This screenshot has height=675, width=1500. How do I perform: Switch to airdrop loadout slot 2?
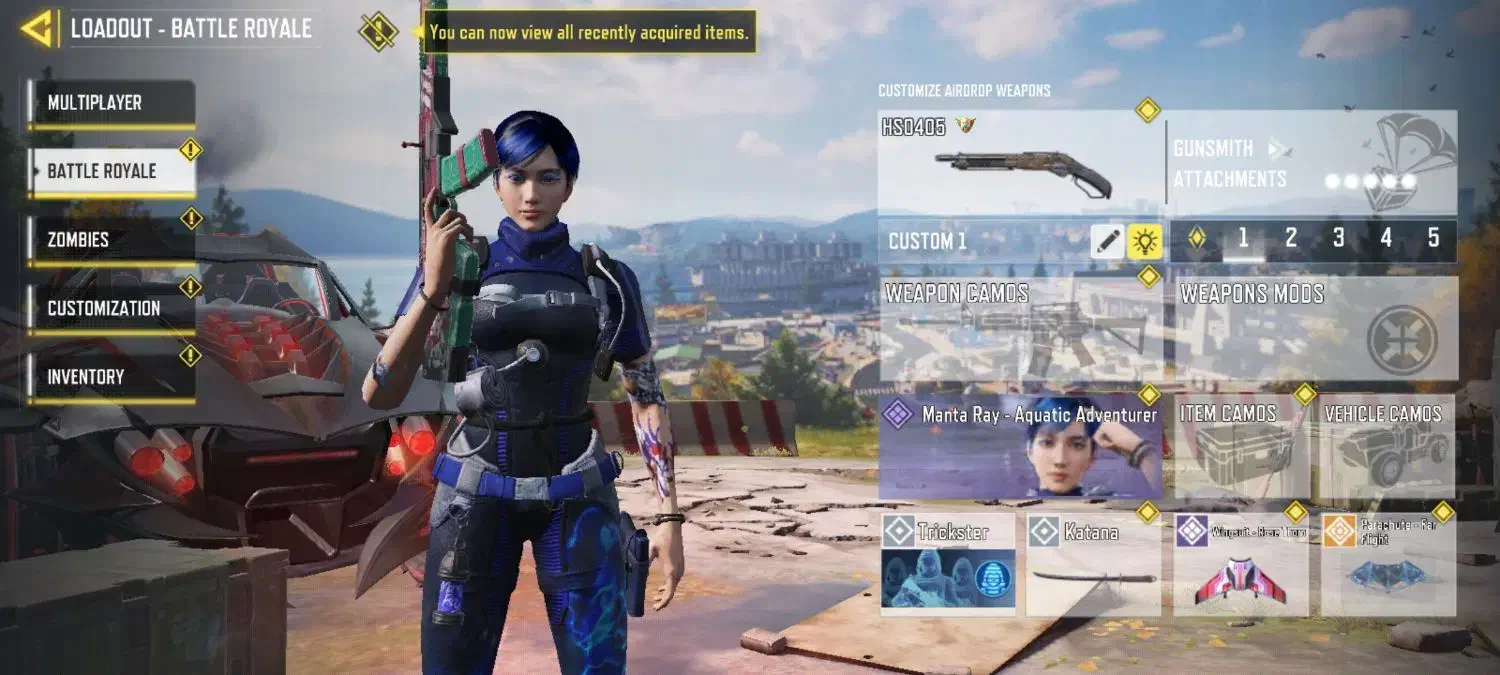point(1291,239)
